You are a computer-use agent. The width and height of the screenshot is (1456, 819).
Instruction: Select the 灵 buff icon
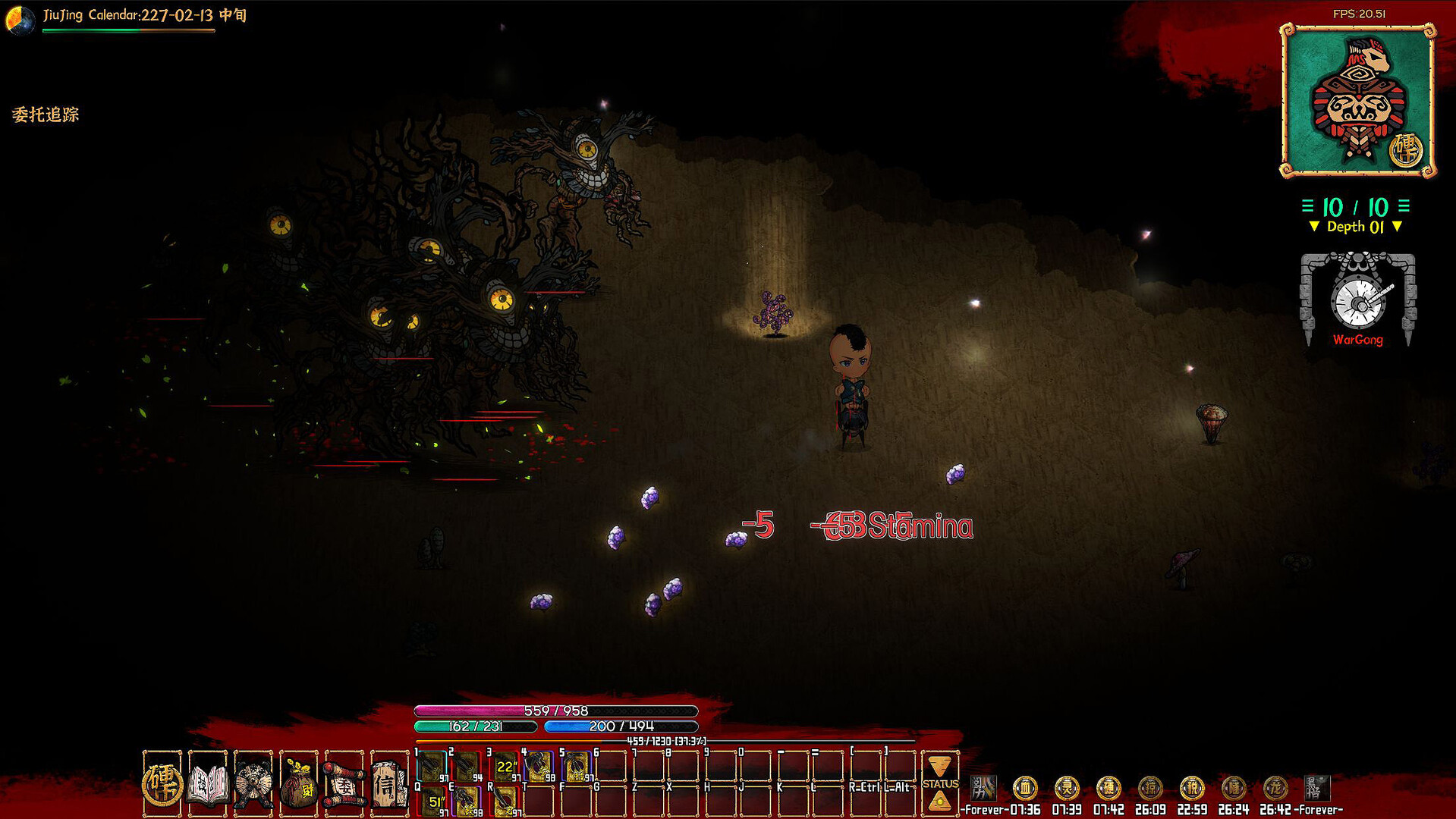[x=1067, y=788]
